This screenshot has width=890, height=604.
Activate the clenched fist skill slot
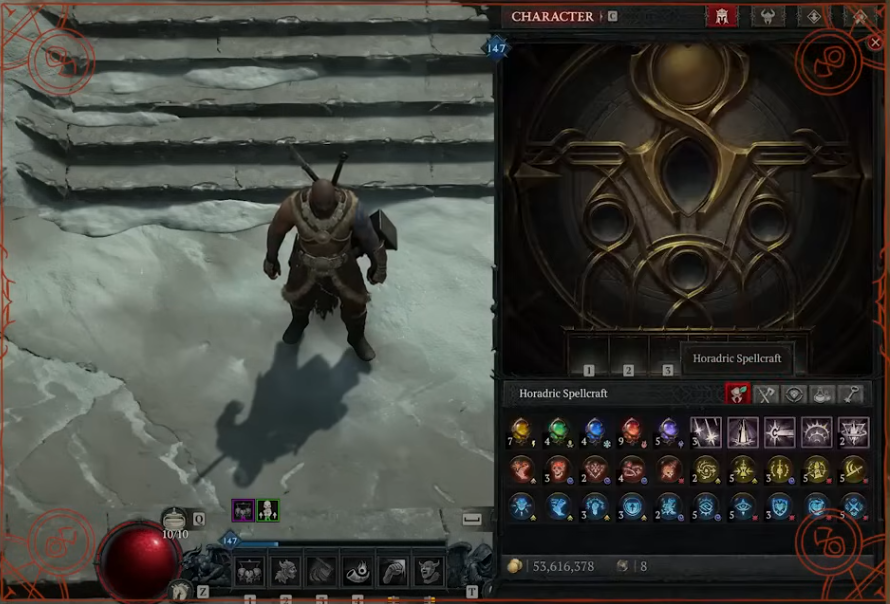(x=393, y=571)
